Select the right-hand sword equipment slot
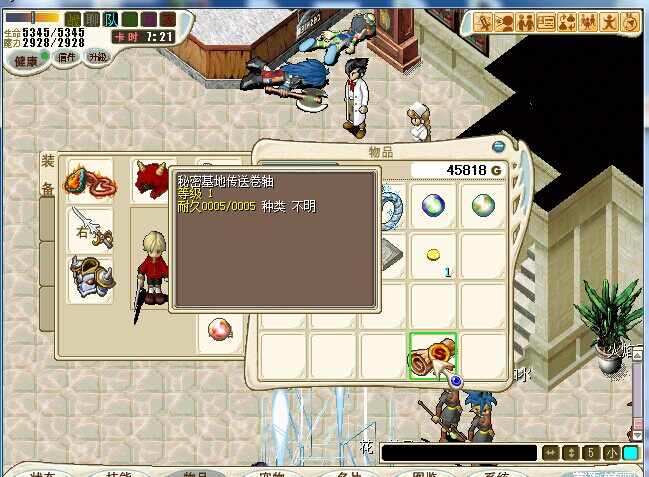The height and width of the screenshot is (477, 649). pyautogui.click(x=89, y=229)
